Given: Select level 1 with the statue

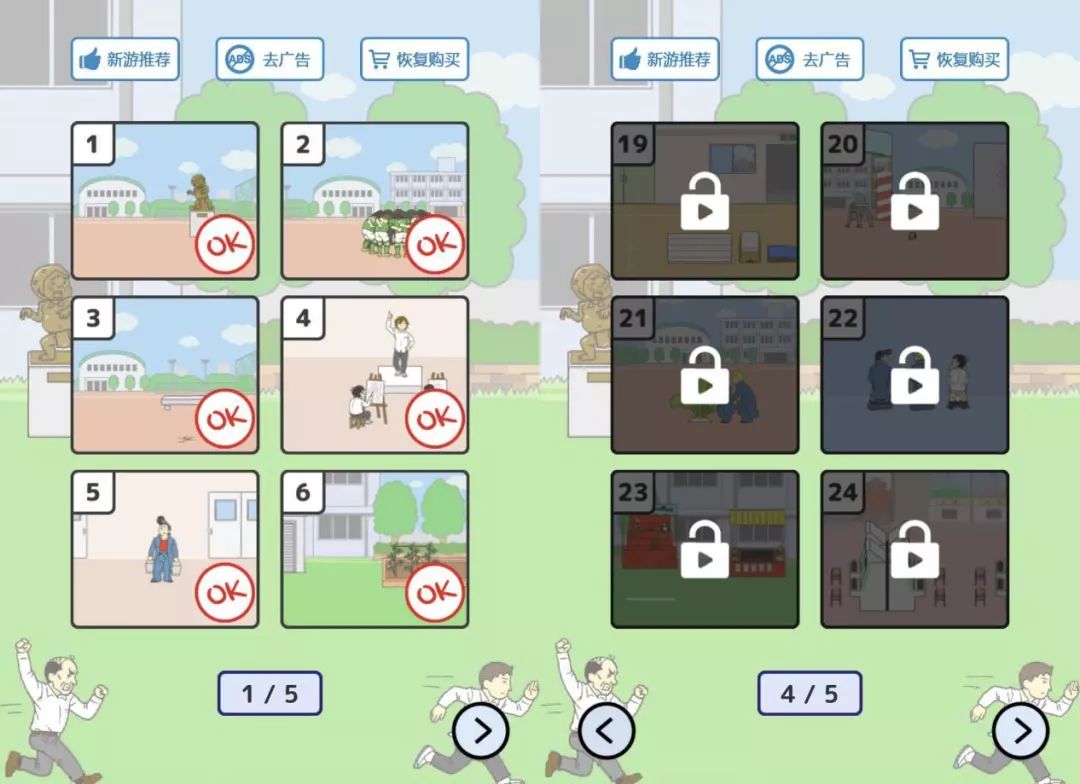Looking at the screenshot, I should [x=165, y=201].
